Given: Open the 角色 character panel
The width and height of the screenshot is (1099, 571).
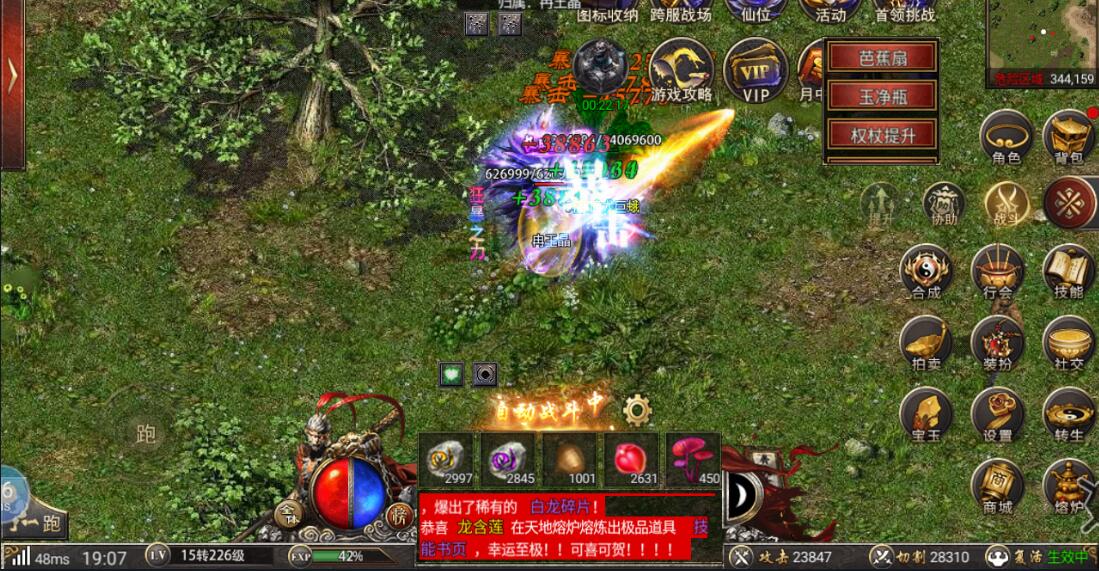Looking at the screenshot, I should [x=1005, y=137].
